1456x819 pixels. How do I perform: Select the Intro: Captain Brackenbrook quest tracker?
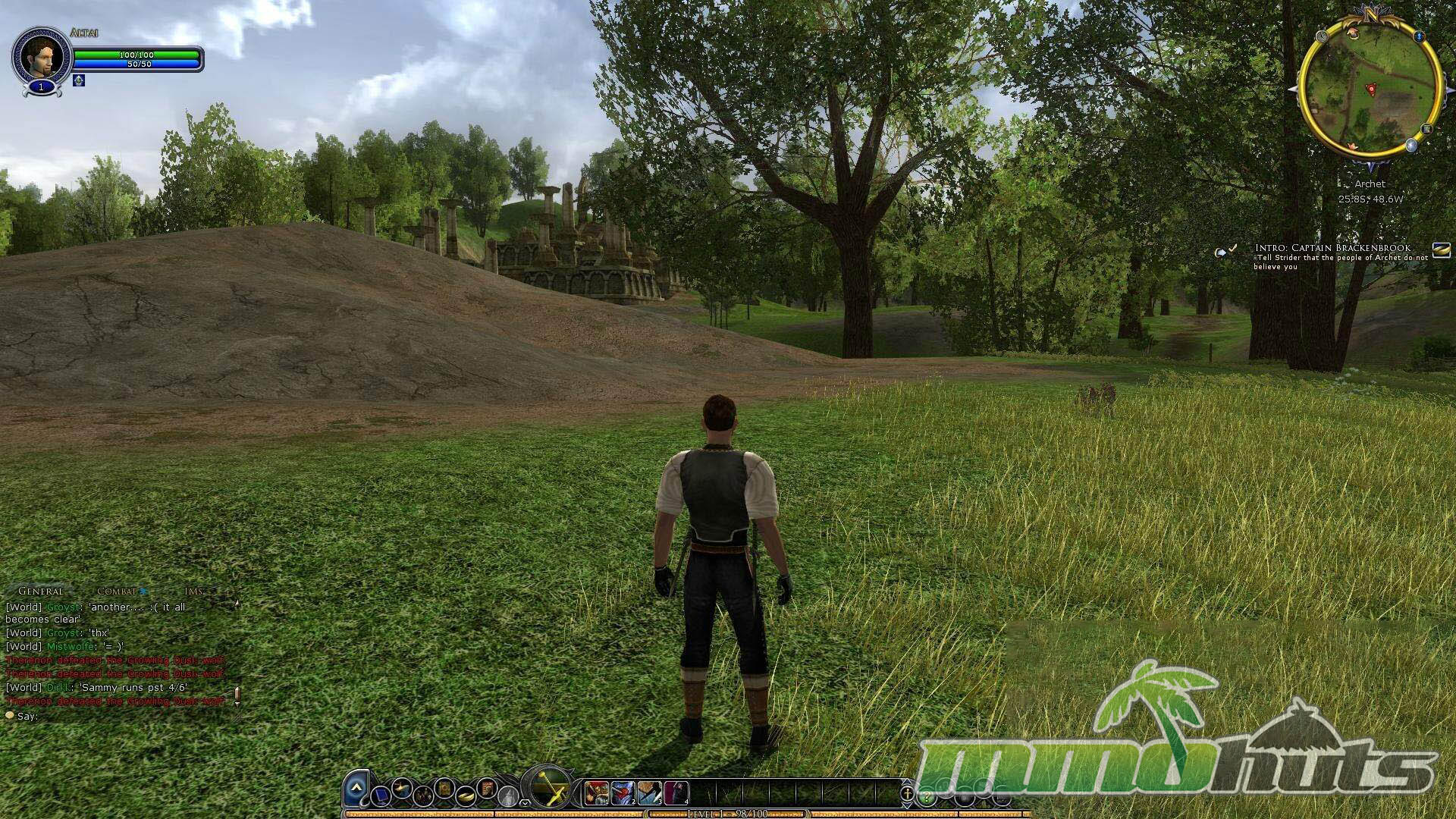(x=1332, y=248)
